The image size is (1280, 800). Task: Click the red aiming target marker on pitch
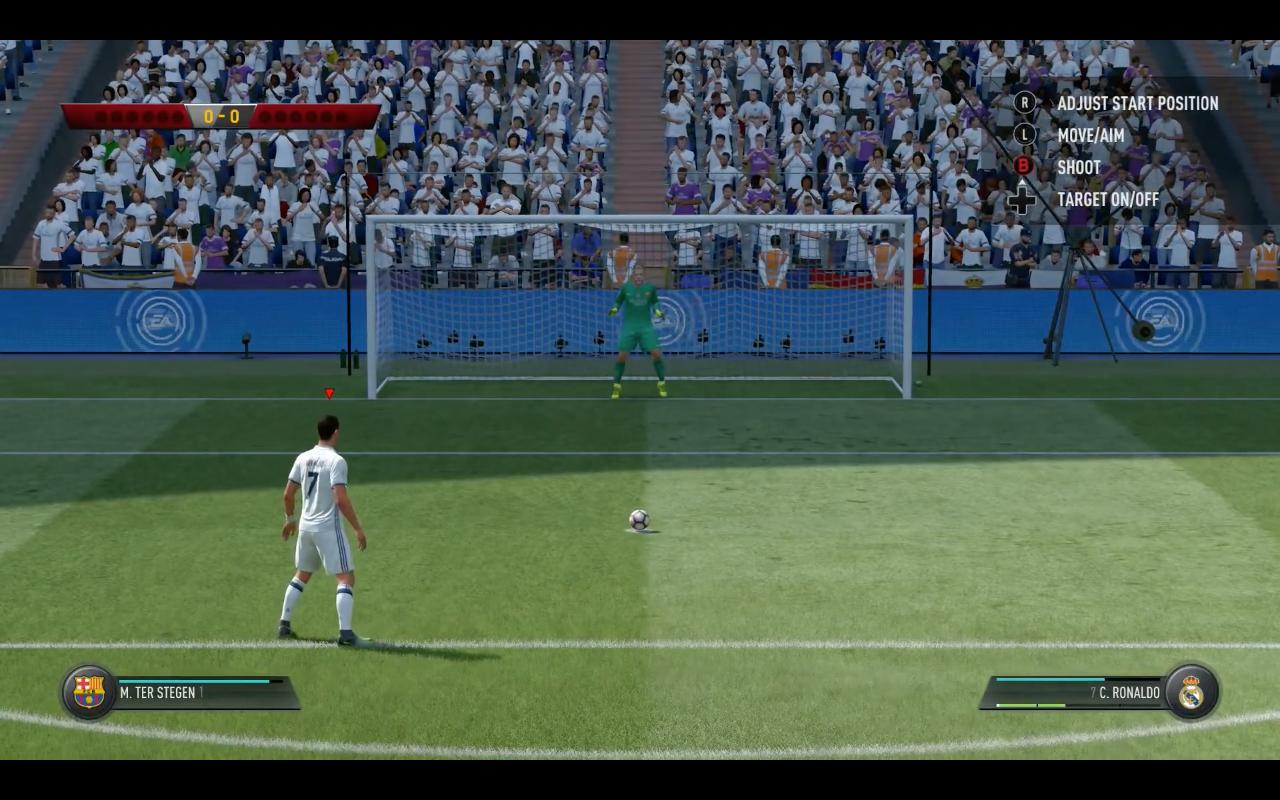tap(330, 394)
